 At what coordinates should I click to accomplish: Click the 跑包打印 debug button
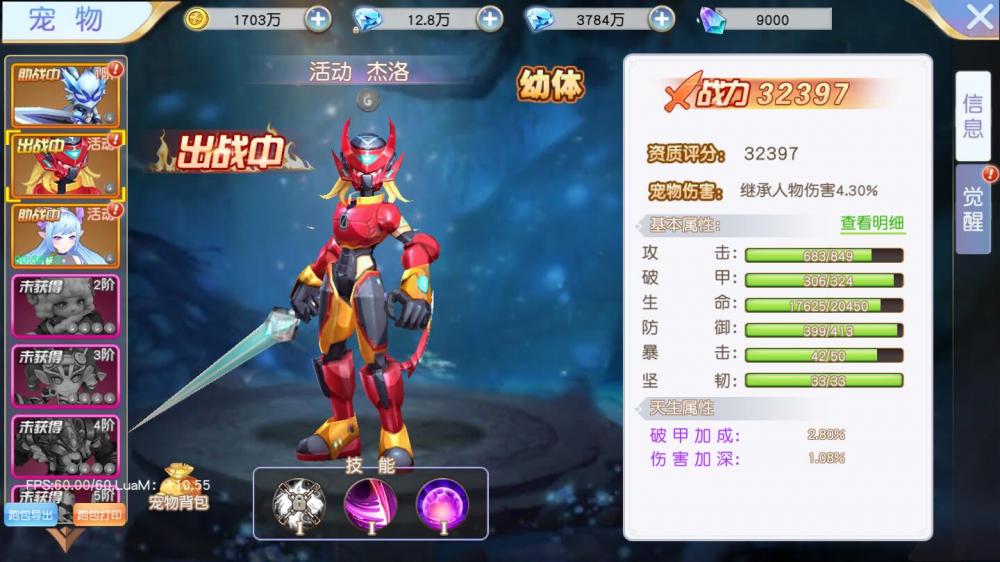pos(100,516)
